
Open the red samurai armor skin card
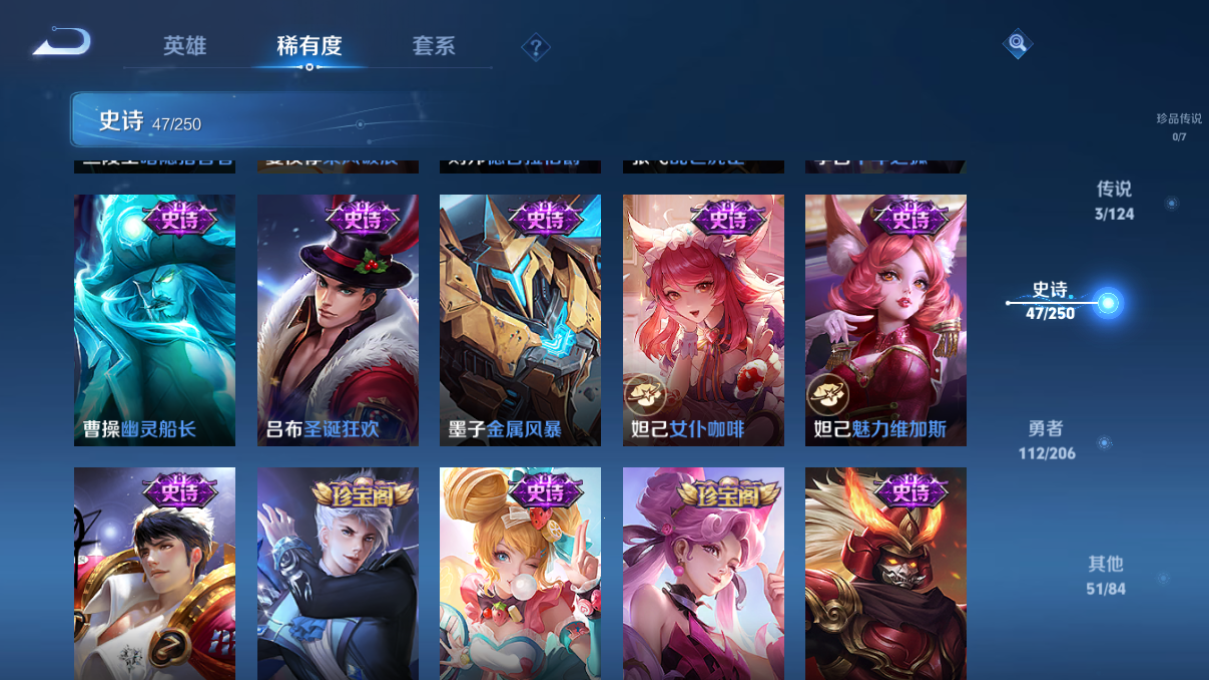coord(885,573)
